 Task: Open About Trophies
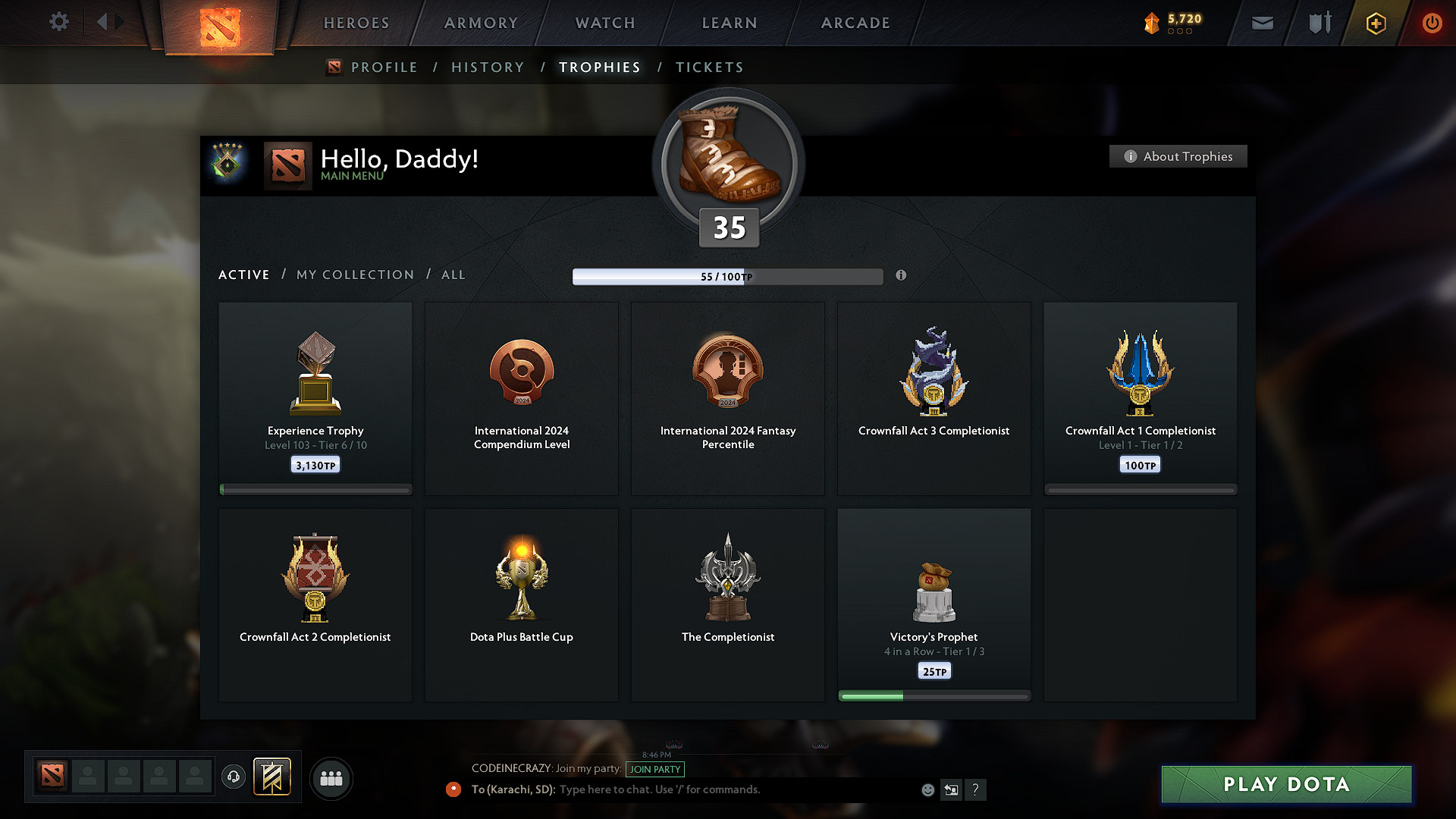(1177, 156)
